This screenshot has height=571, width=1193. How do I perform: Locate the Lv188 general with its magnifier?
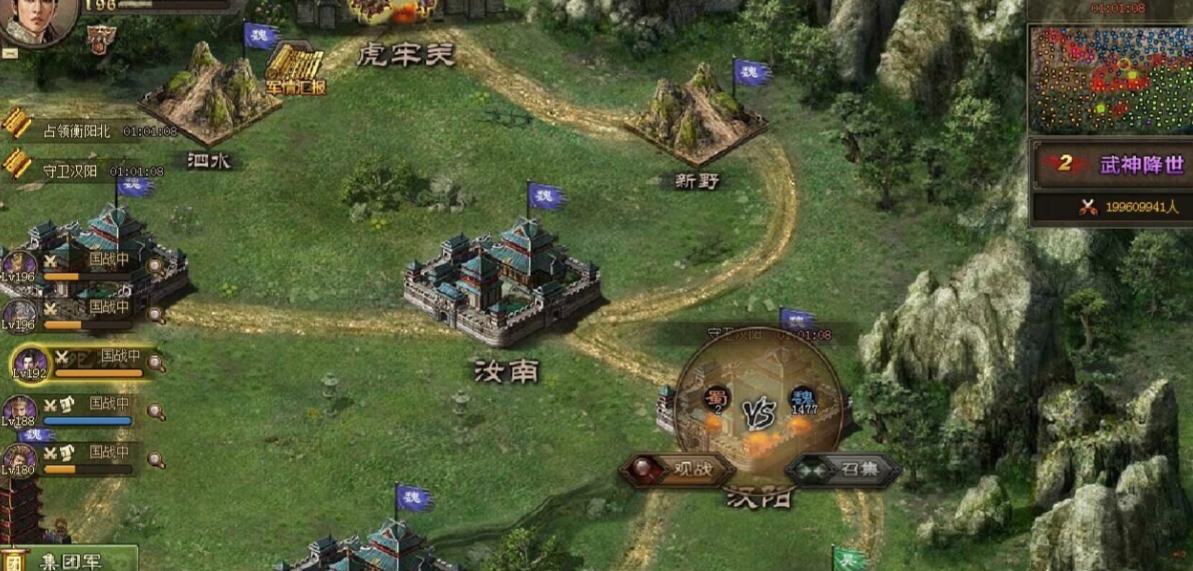[x=156, y=411]
